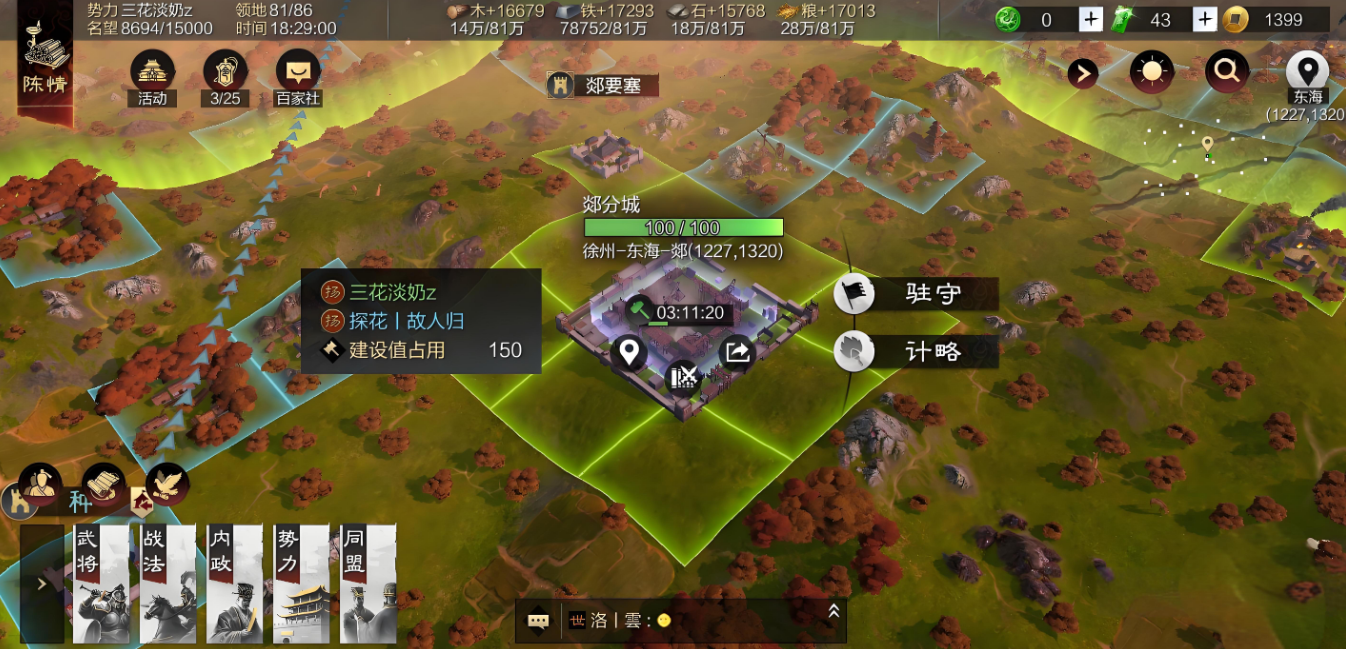Open the 武将 generals card
Viewport: 1346px width, 649px height.
pyautogui.click(x=101, y=584)
